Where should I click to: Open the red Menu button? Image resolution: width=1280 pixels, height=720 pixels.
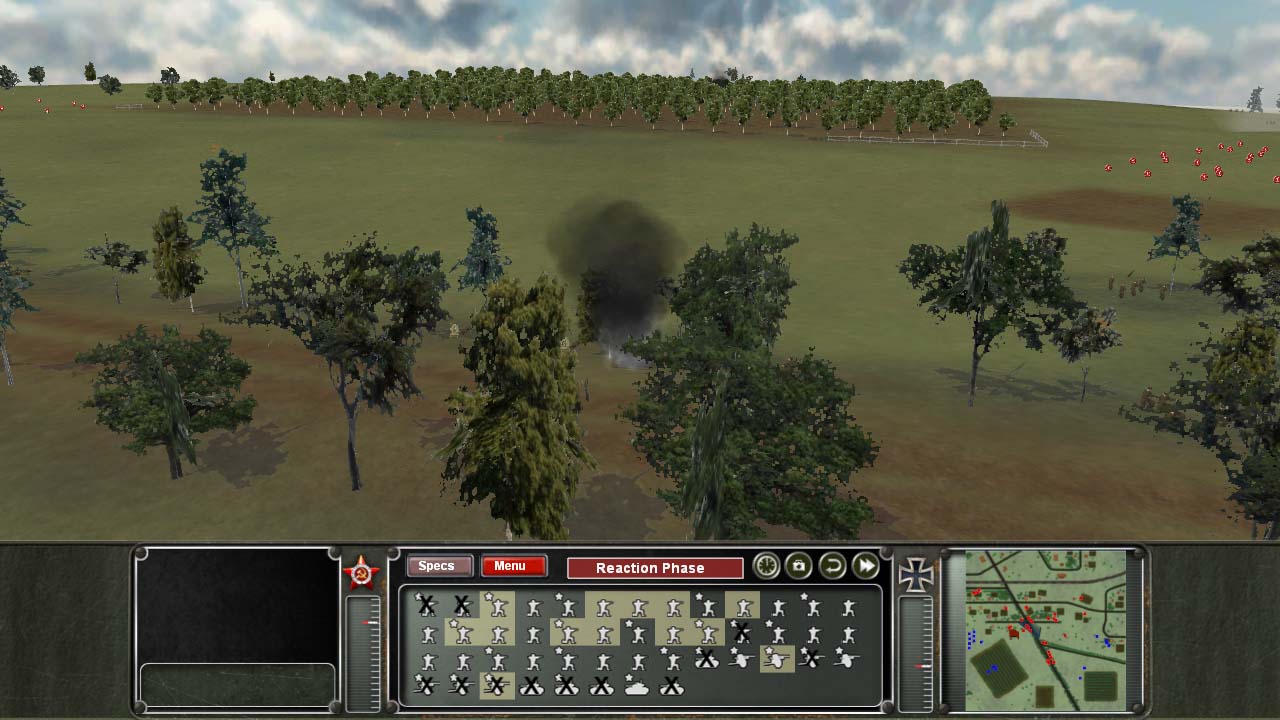(513, 566)
